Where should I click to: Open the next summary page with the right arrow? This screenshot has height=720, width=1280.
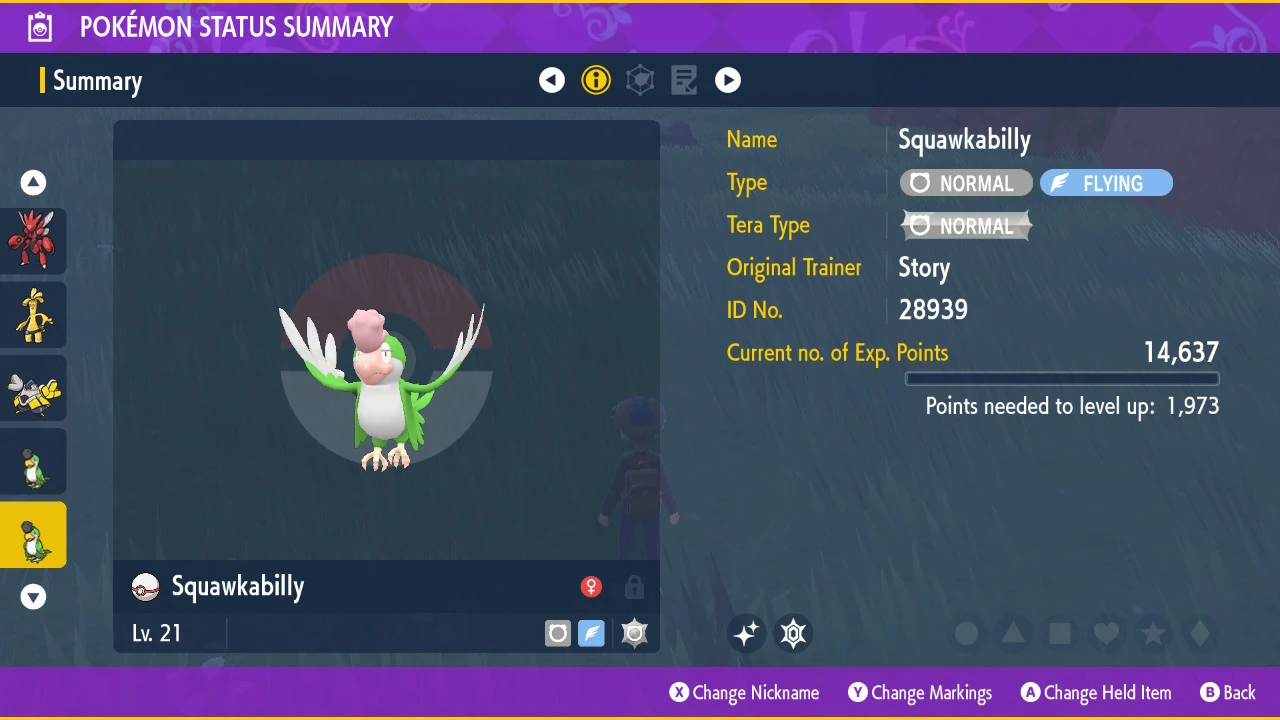click(x=727, y=80)
